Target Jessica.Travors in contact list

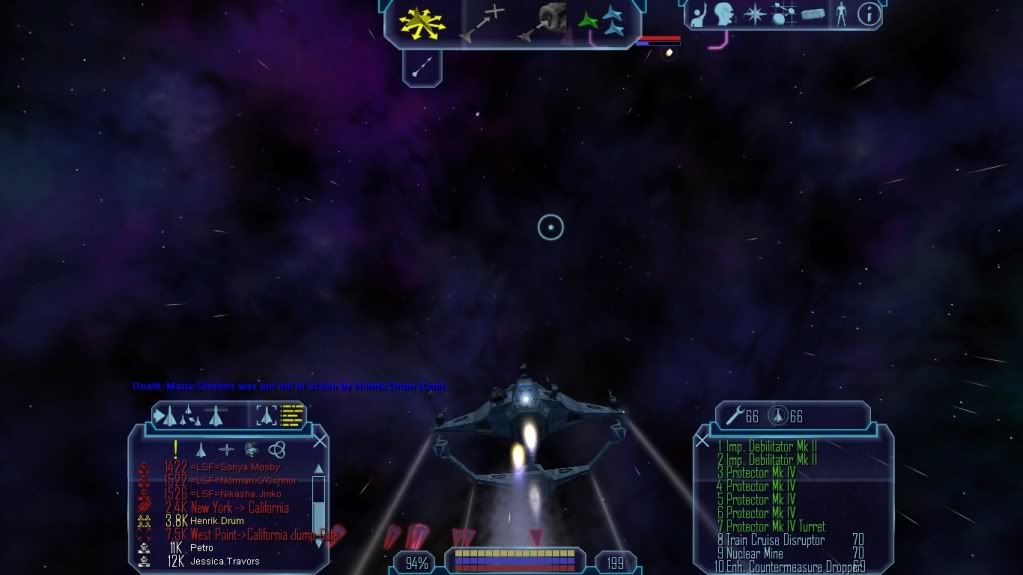[x=225, y=562]
